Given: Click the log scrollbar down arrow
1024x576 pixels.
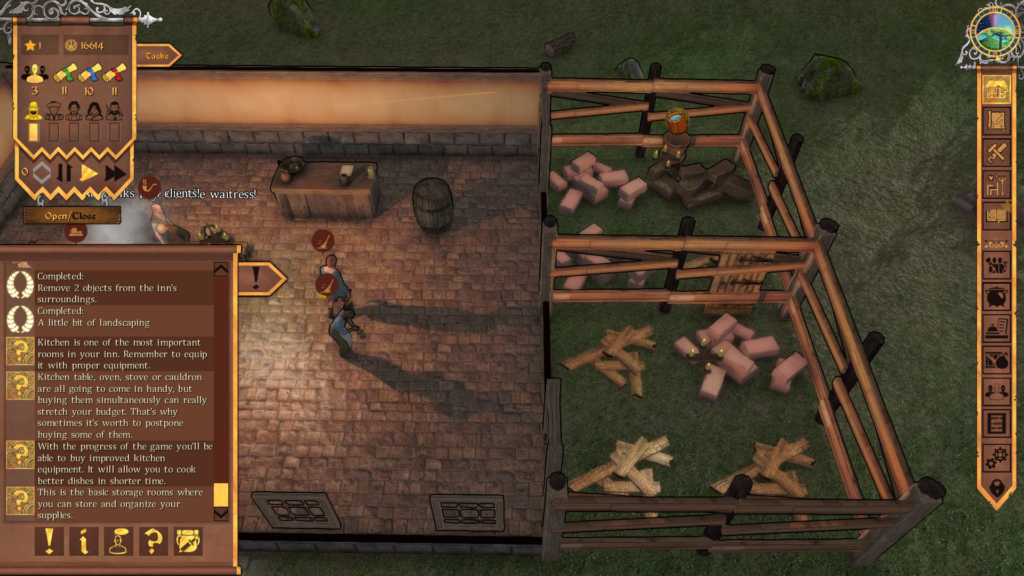Looking at the screenshot, I should point(221,515).
